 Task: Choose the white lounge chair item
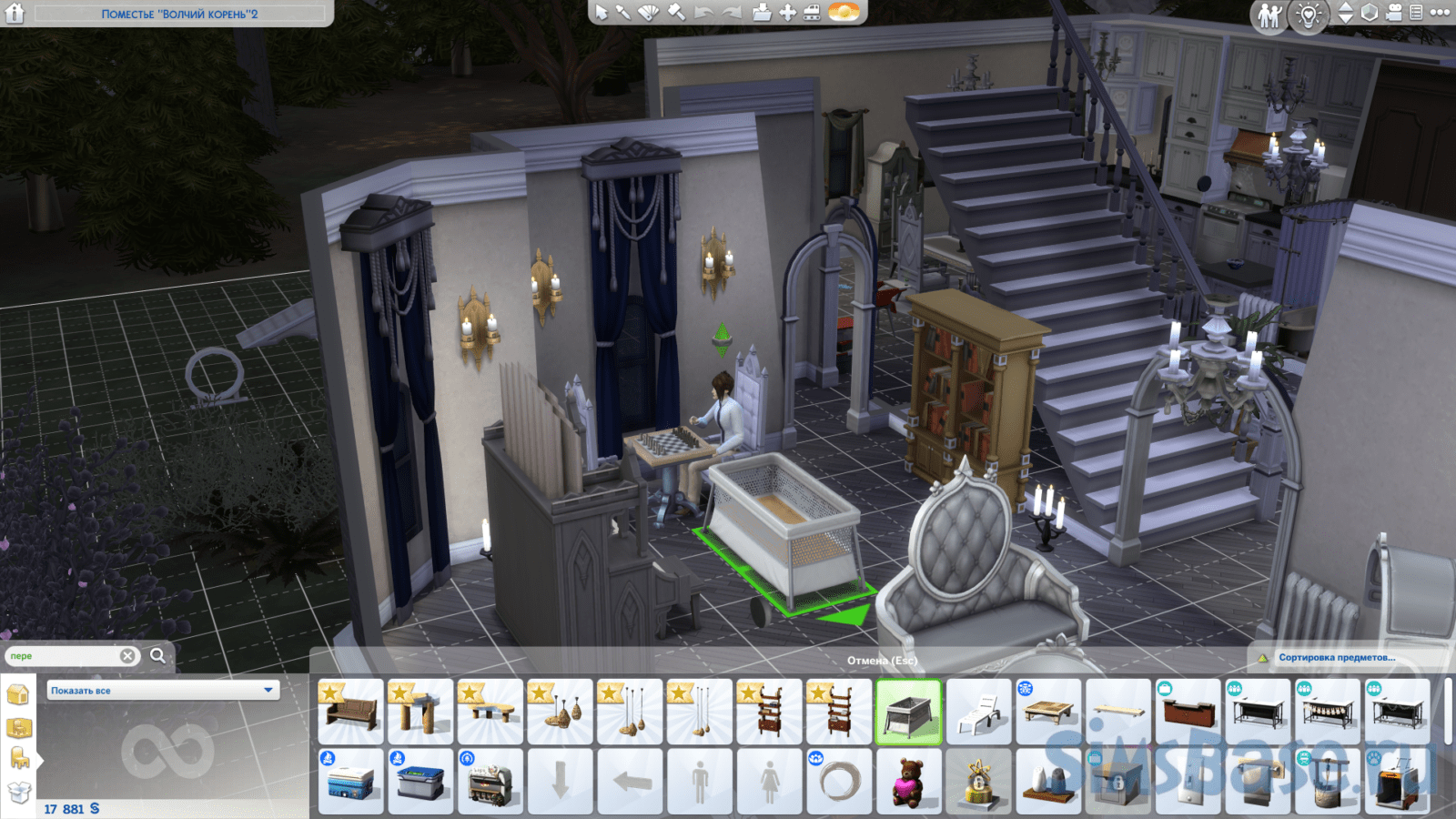pyautogui.click(x=978, y=713)
